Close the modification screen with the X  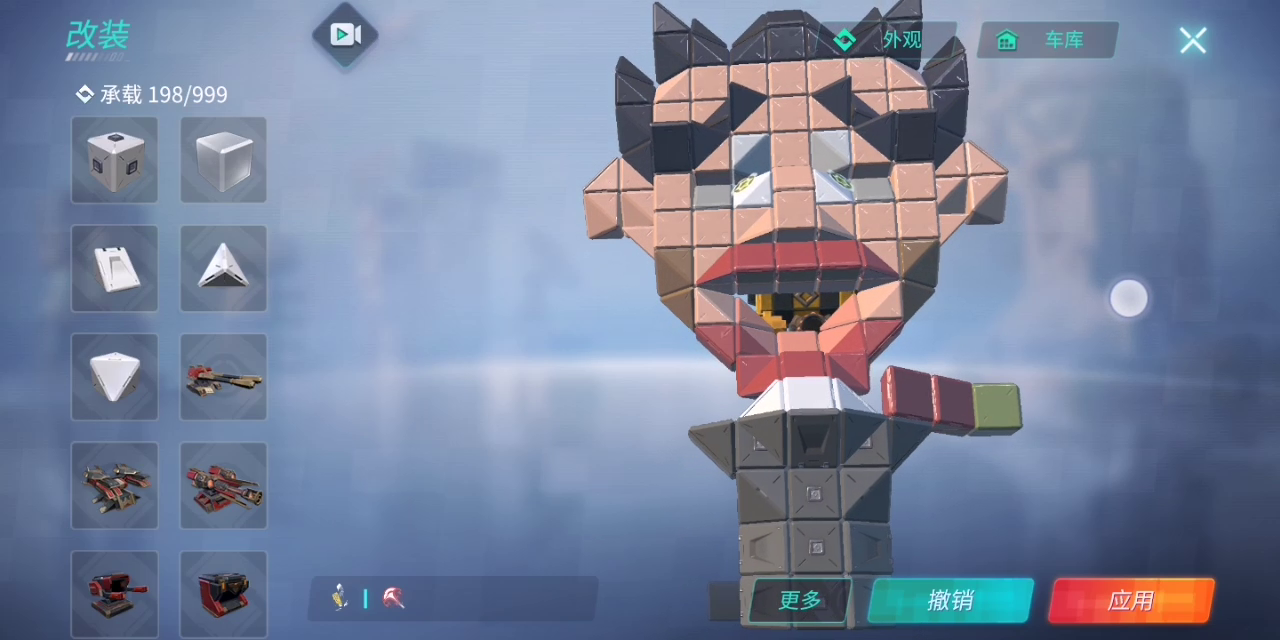click(x=1192, y=40)
